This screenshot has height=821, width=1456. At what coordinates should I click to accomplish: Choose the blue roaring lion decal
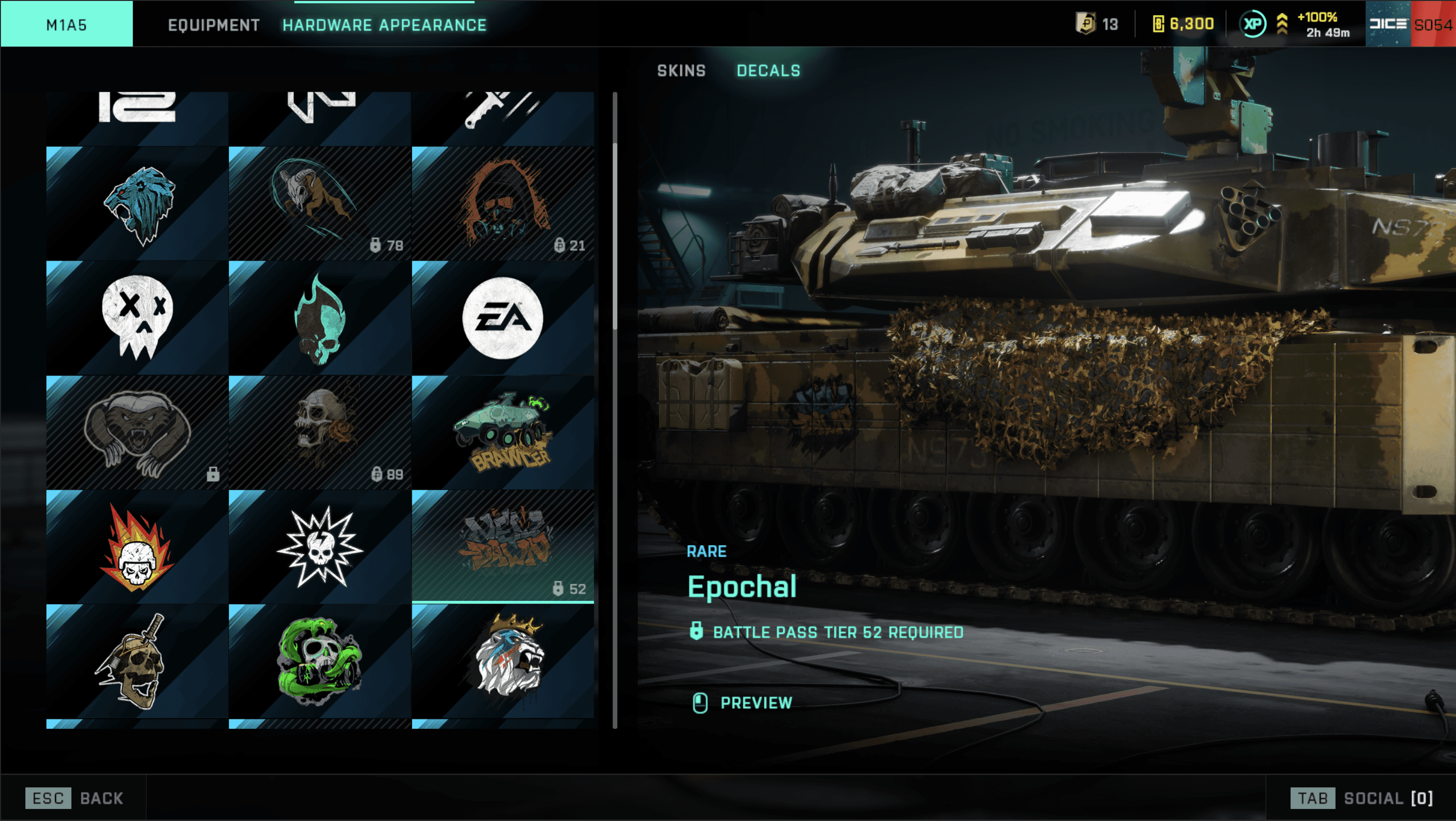(x=137, y=203)
